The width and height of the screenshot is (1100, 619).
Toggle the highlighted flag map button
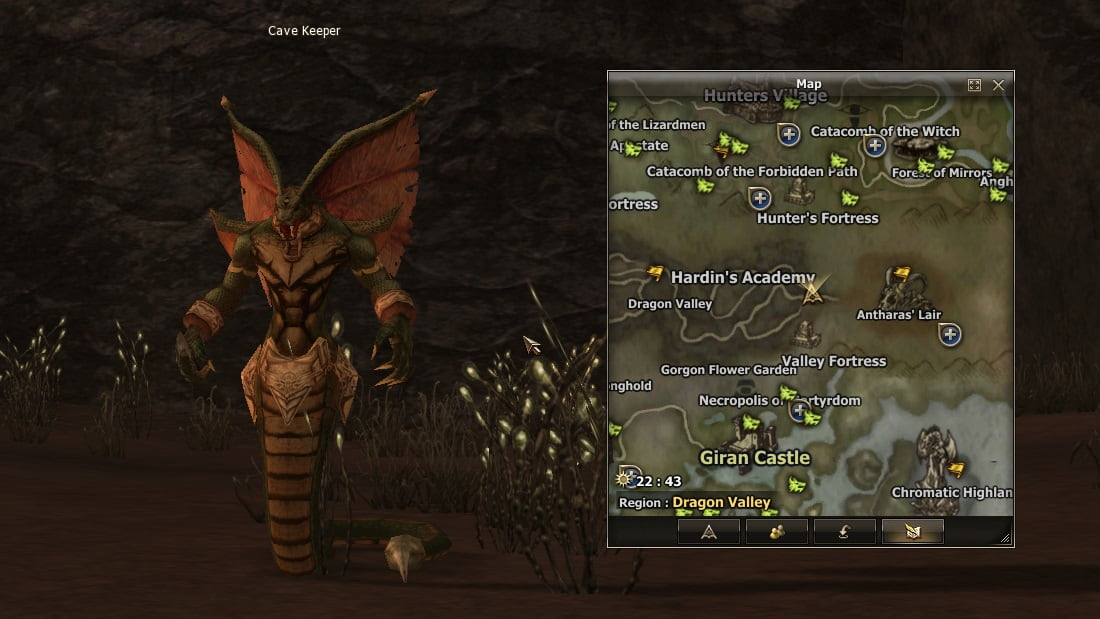pyautogui.click(x=912, y=532)
